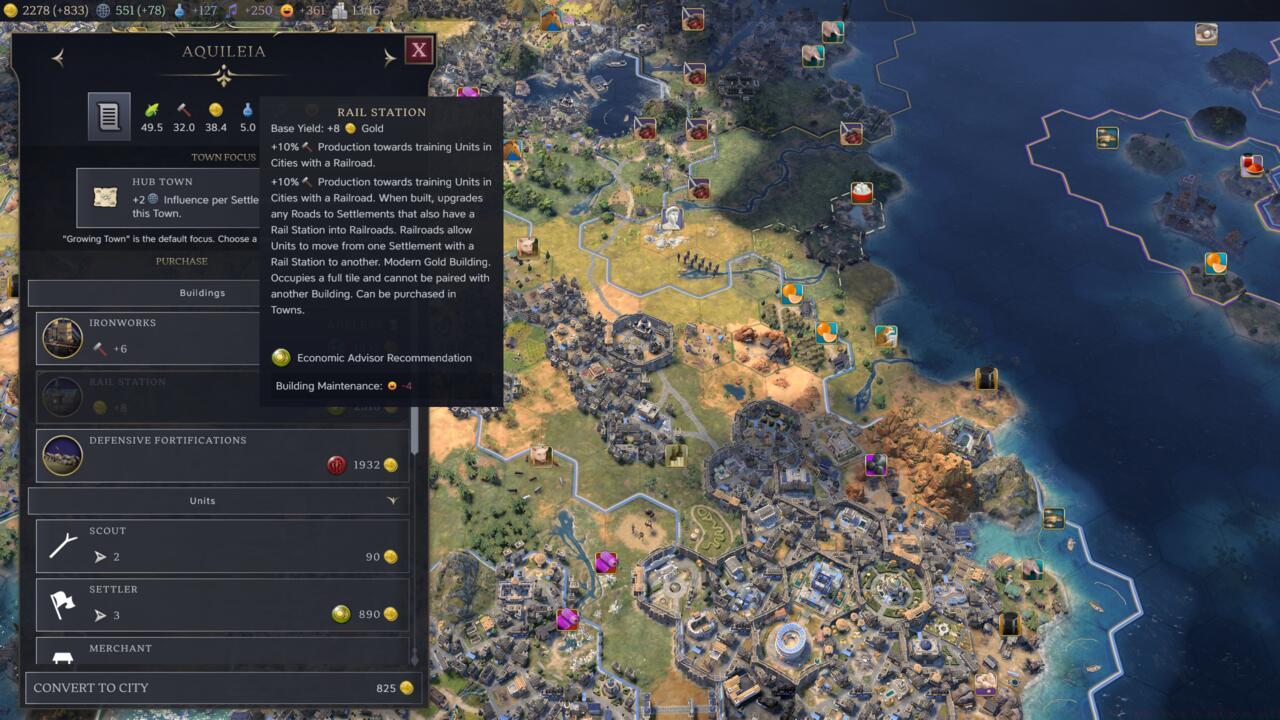The image size is (1280, 720).
Task: Go to the previous settlement arrow
Action: click(58, 58)
